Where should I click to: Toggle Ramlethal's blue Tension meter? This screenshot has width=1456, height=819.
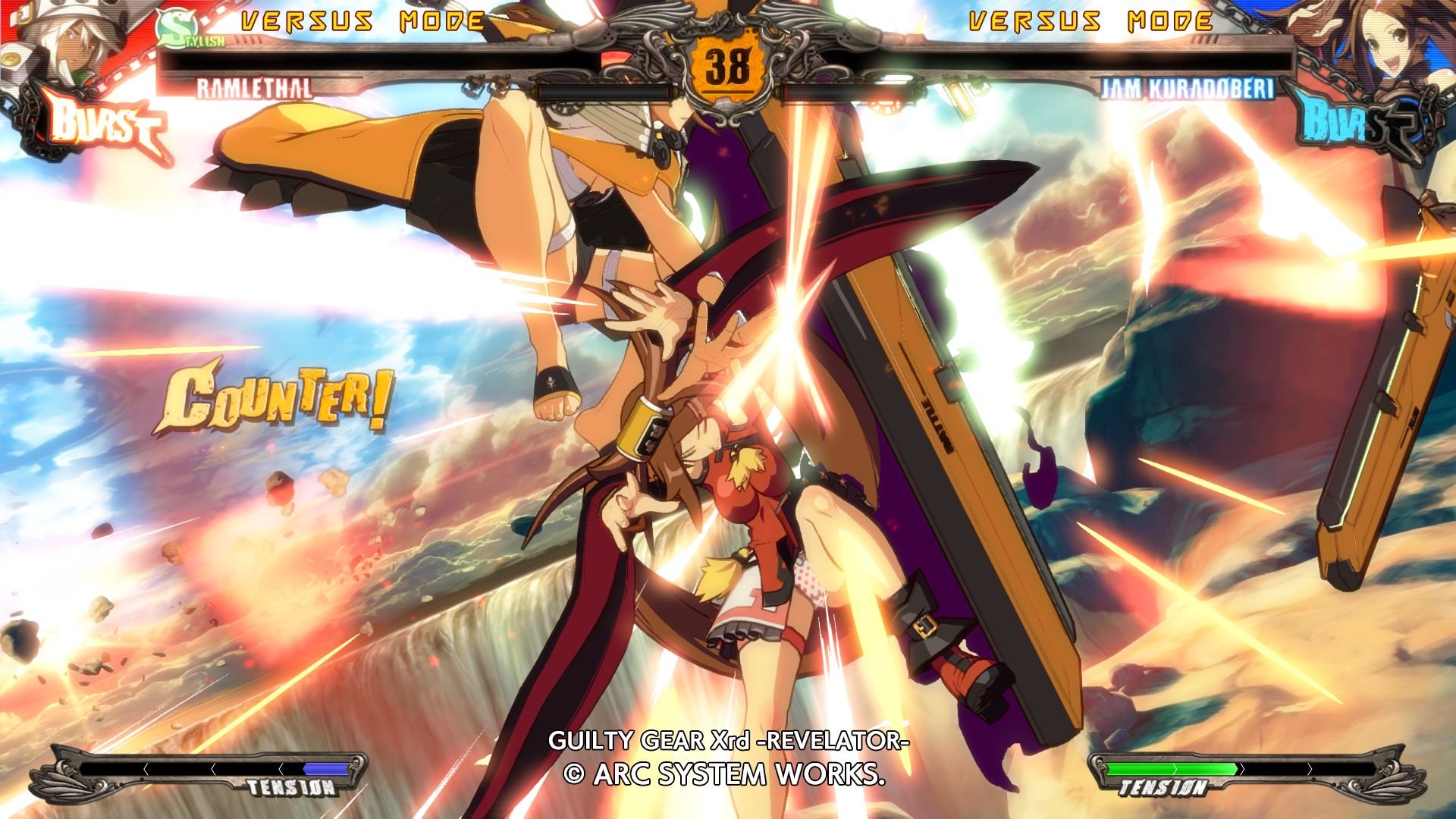tap(326, 770)
